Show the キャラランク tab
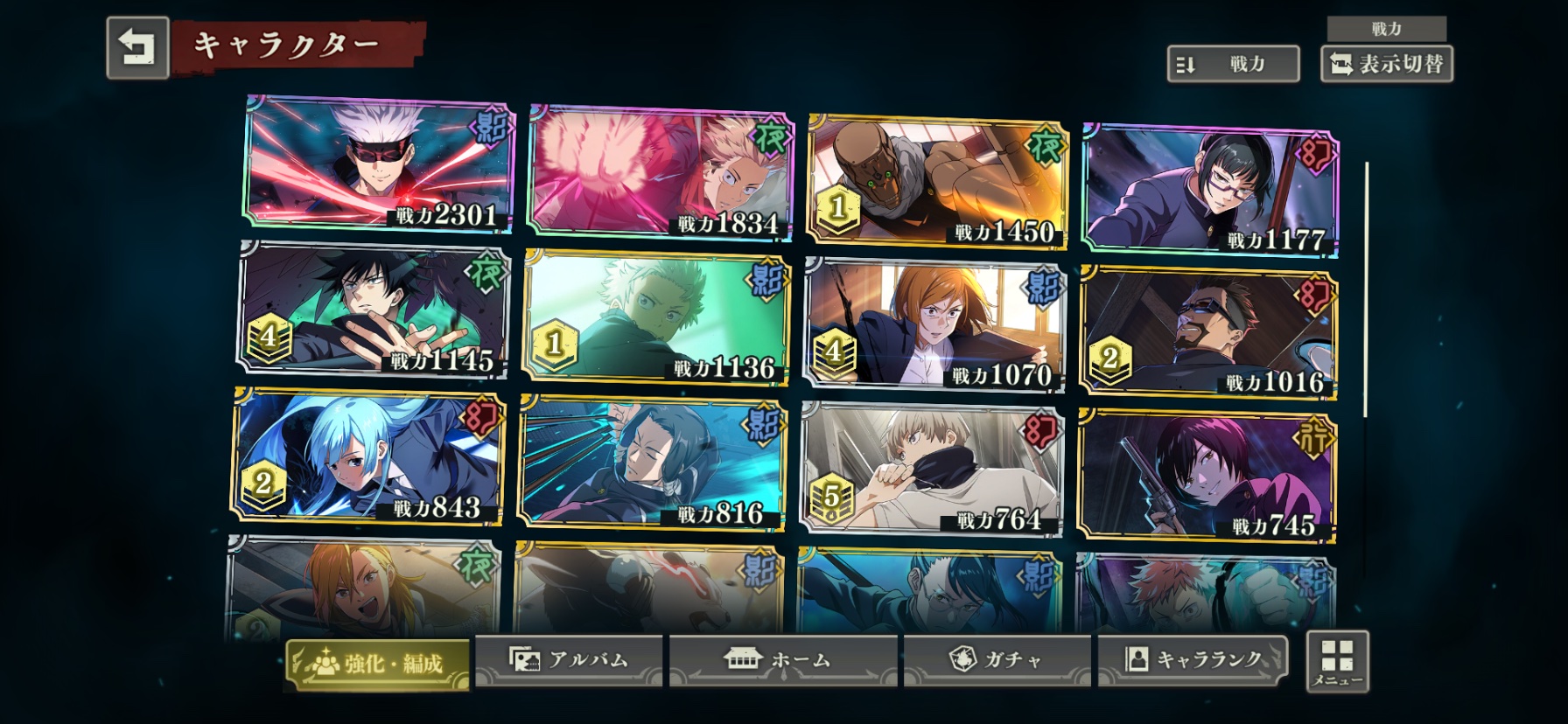Viewport: 1568px width, 724px height. click(x=1193, y=660)
